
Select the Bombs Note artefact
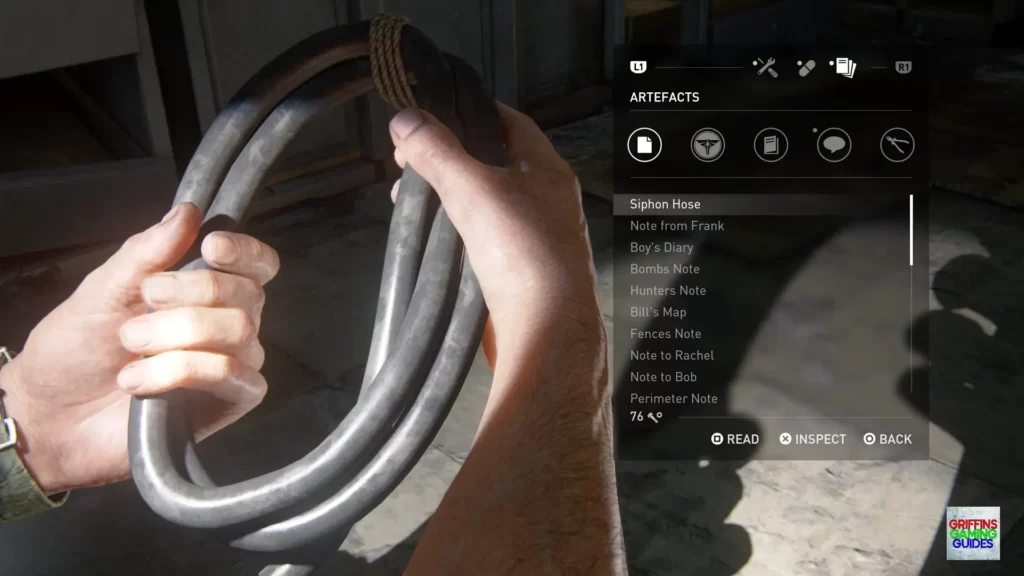pyautogui.click(x=665, y=269)
